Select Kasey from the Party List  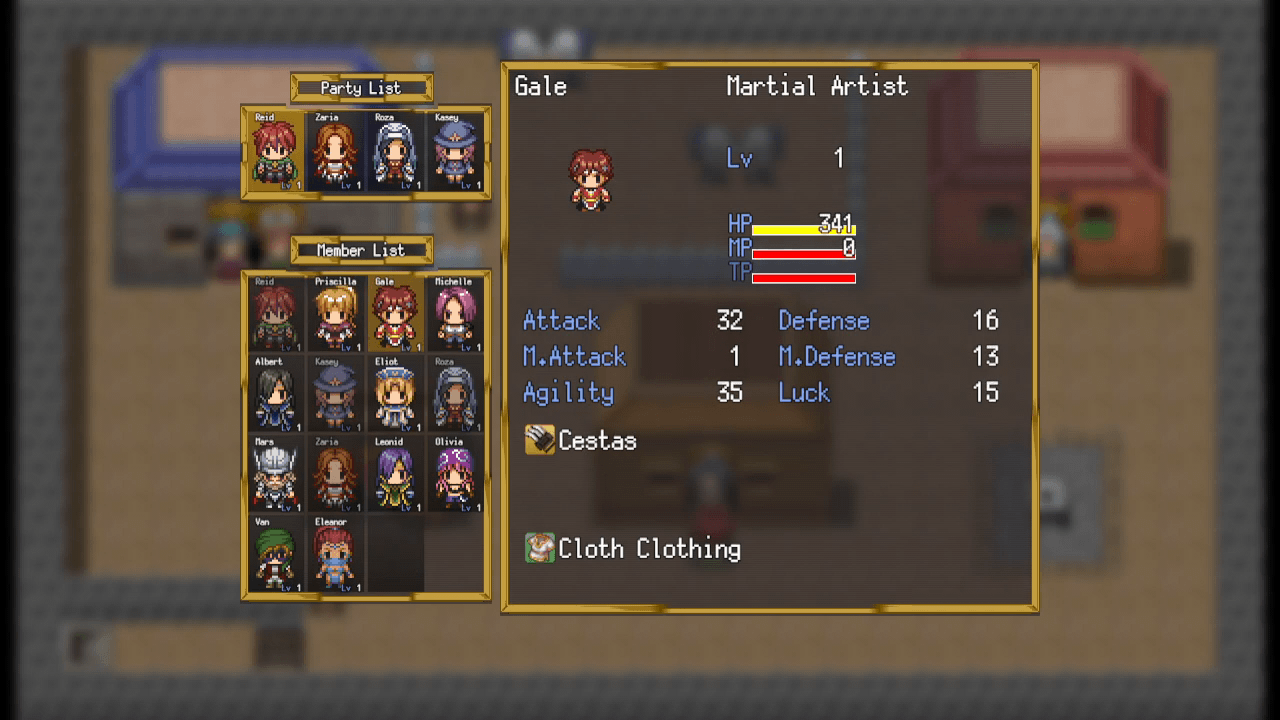pos(456,152)
